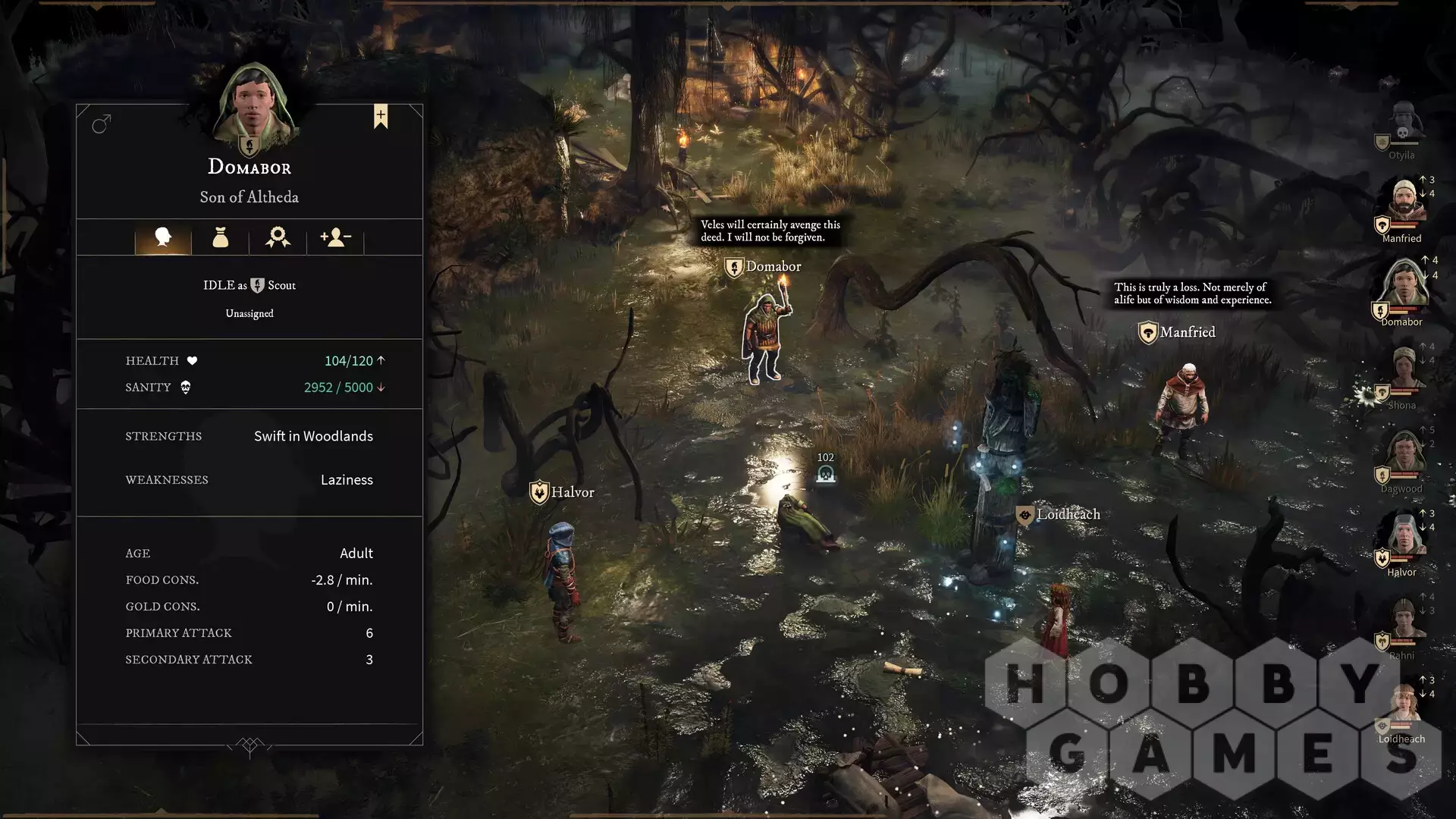
Task: Click Domabor's name label above the scout
Action: (x=773, y=267)
